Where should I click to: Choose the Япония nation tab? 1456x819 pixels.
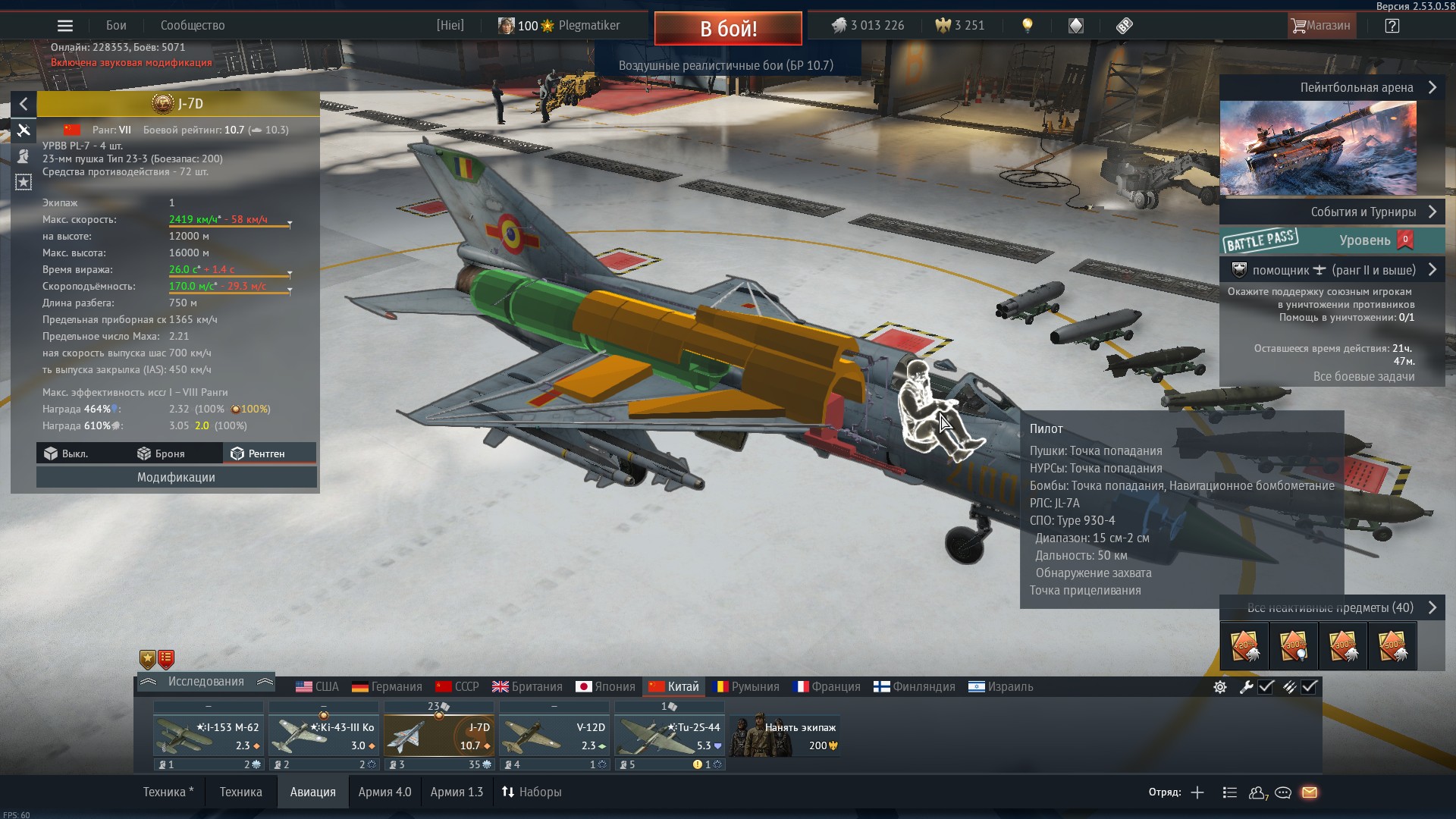tap(605, 687)
